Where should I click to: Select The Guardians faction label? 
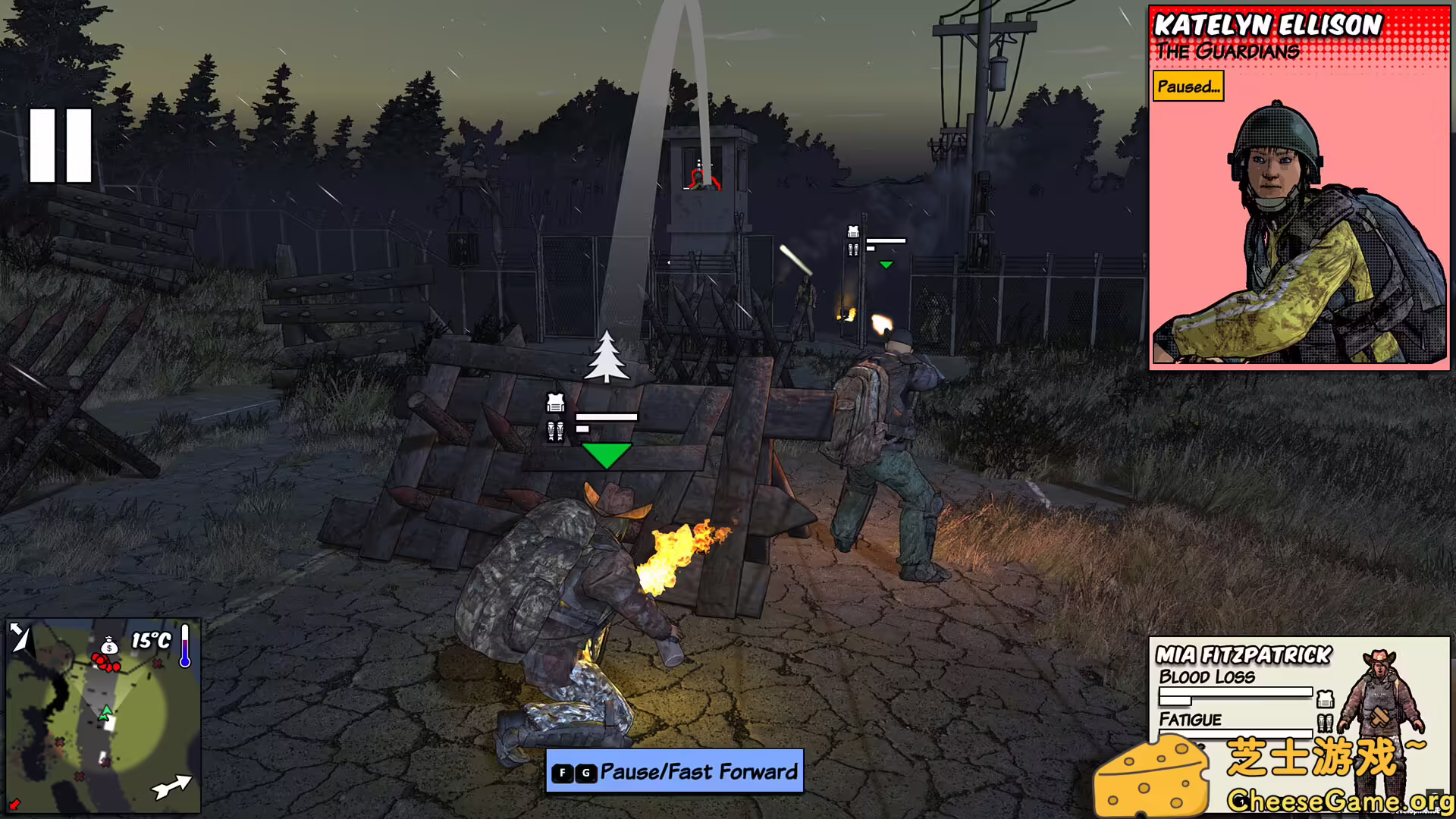pos(1225,52)
